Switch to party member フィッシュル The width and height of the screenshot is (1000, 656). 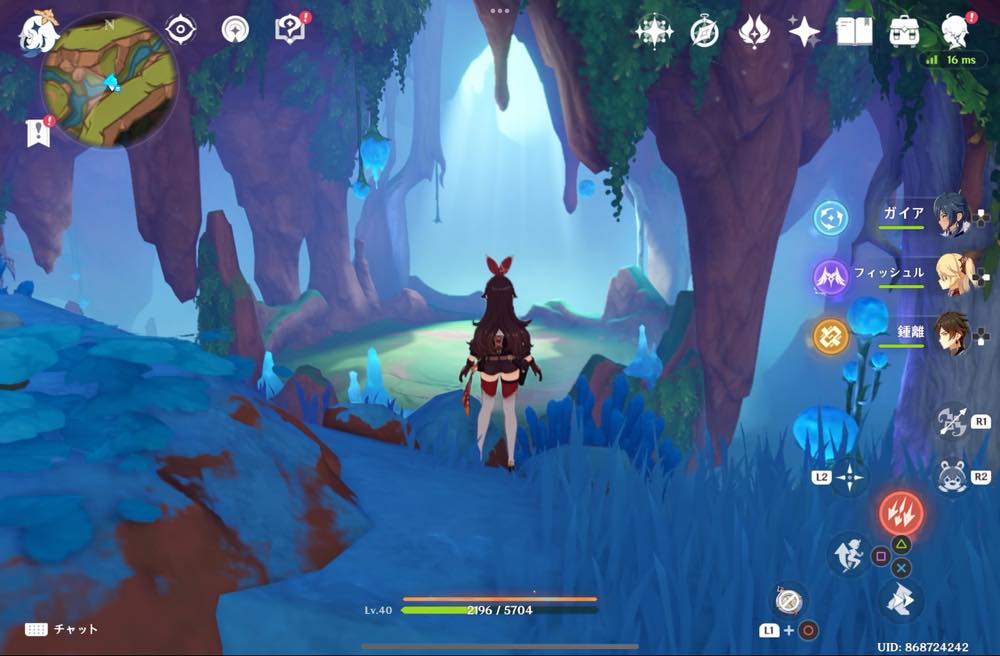[951, 273]
